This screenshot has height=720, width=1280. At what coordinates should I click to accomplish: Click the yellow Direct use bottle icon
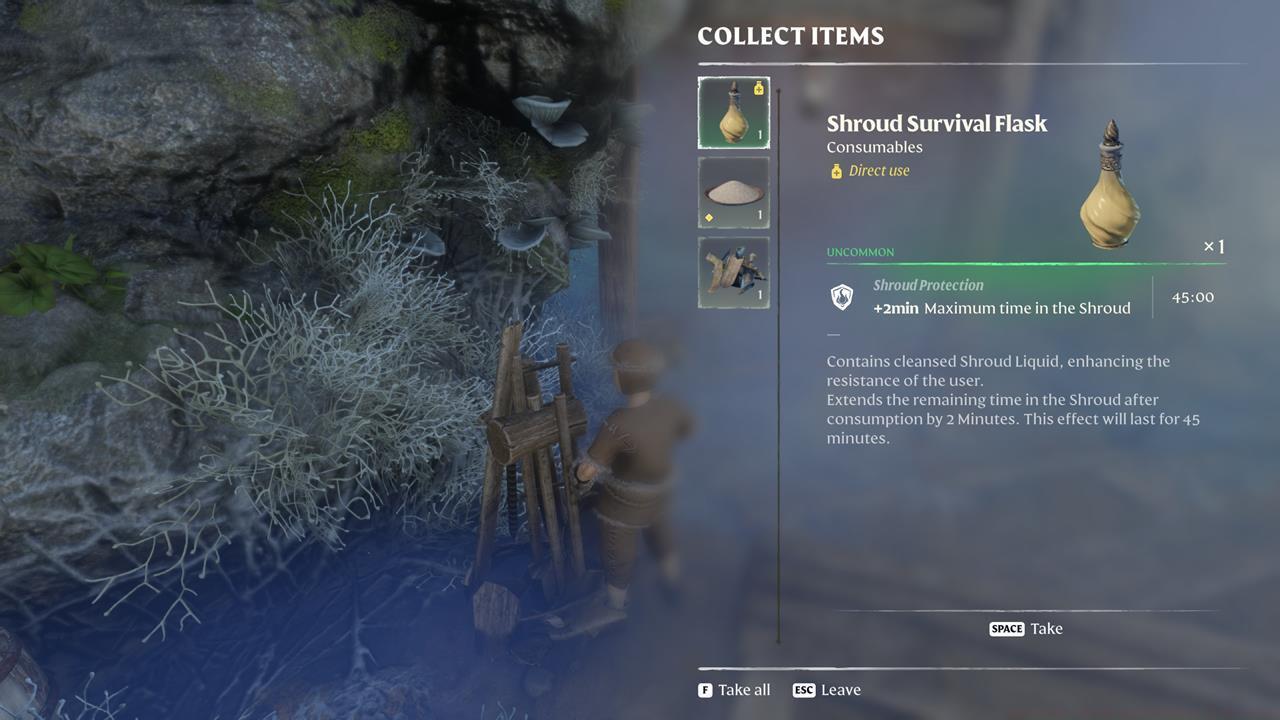835,170
